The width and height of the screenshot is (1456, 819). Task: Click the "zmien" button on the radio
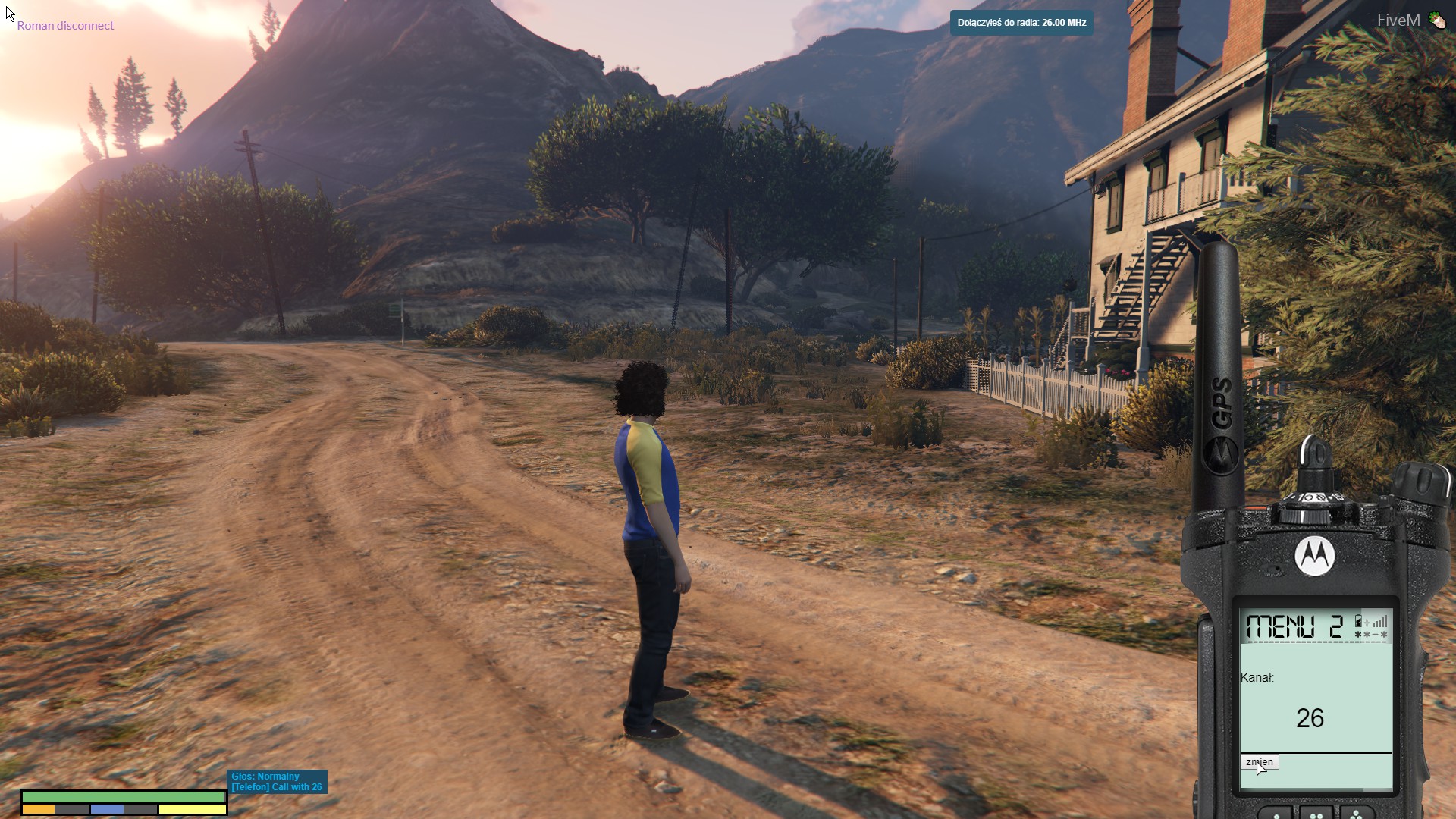[1260, 762]
